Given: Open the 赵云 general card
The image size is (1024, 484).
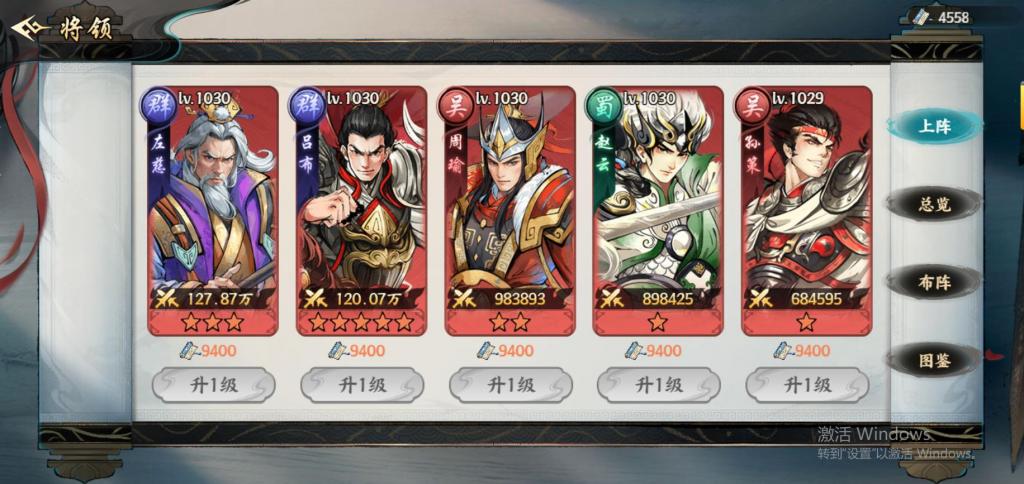Looking at the screenshot, I should click(657, 210).
